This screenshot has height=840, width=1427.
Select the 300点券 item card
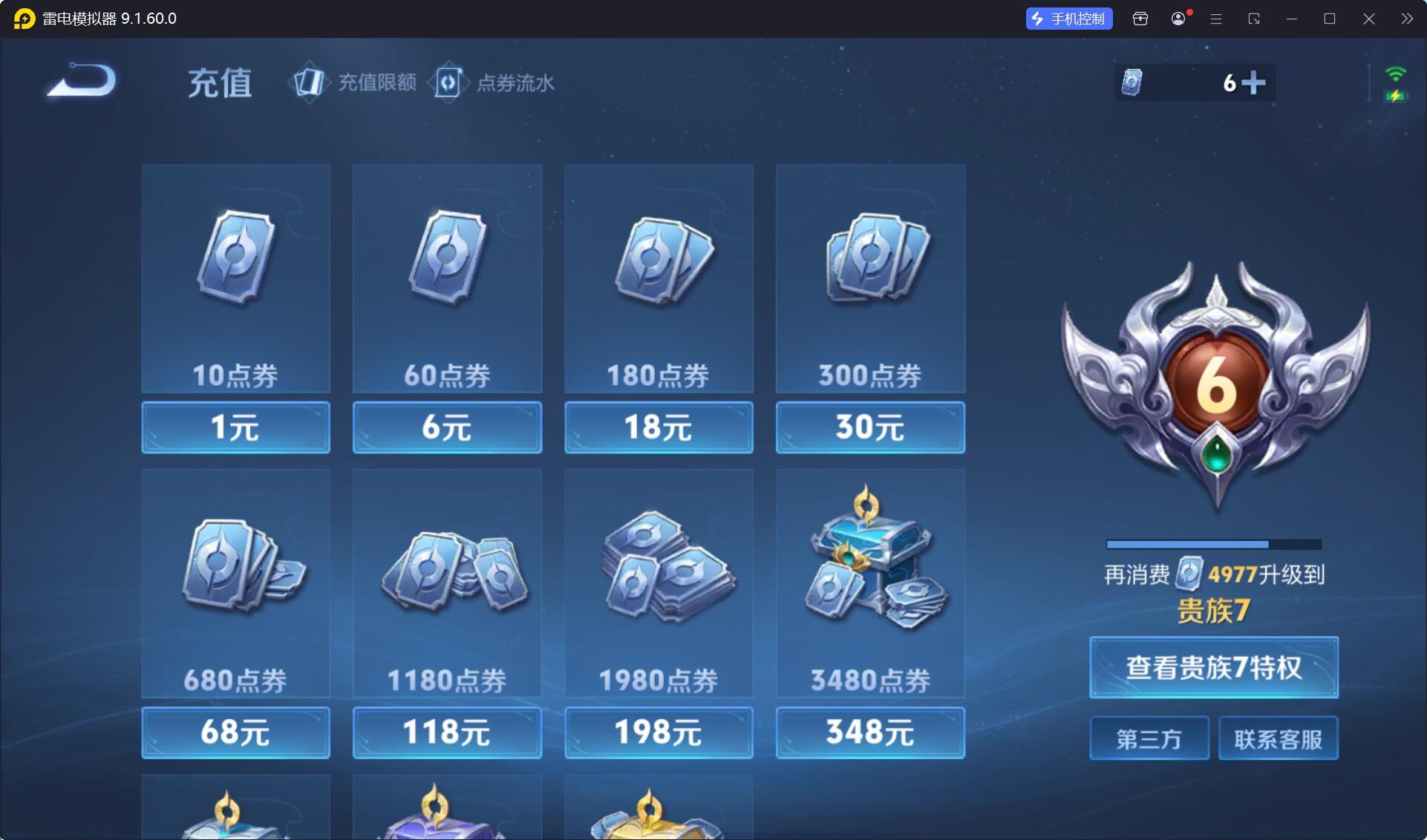[x=870, y=278]
